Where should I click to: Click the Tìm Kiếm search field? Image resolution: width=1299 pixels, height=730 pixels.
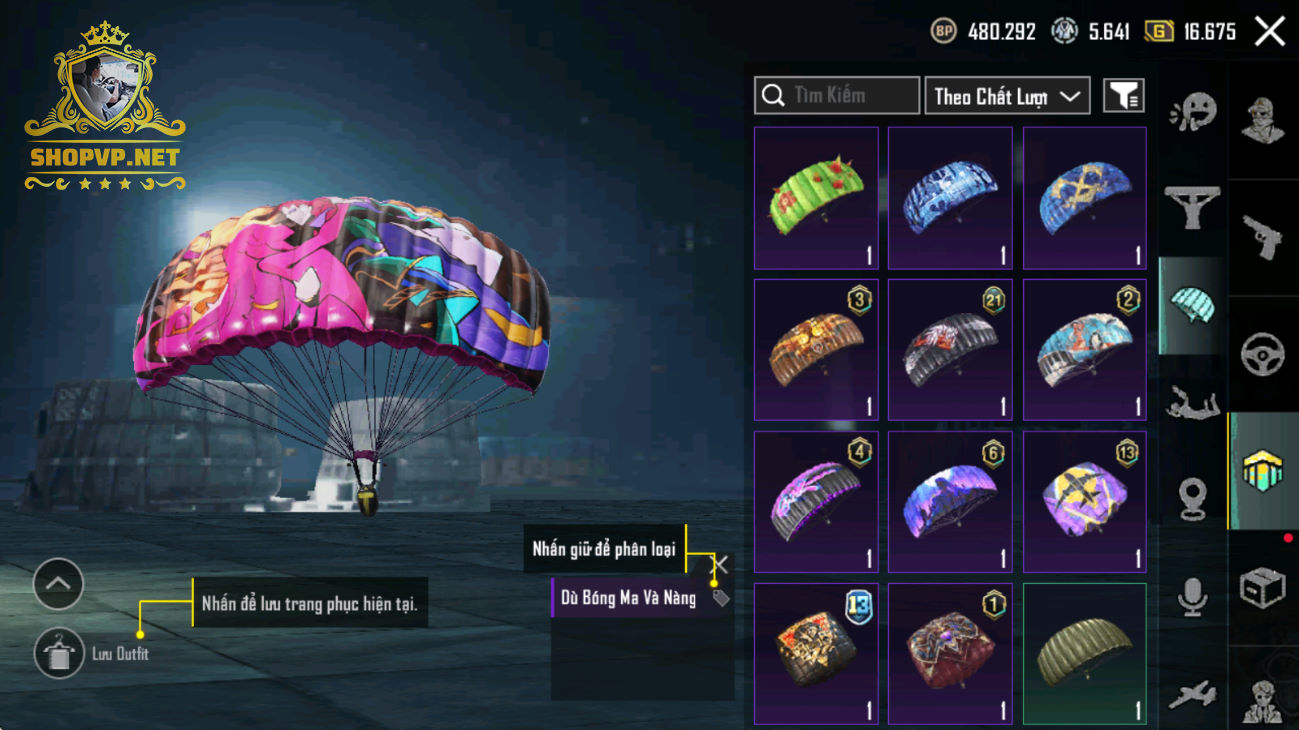[x=837, y=96]
